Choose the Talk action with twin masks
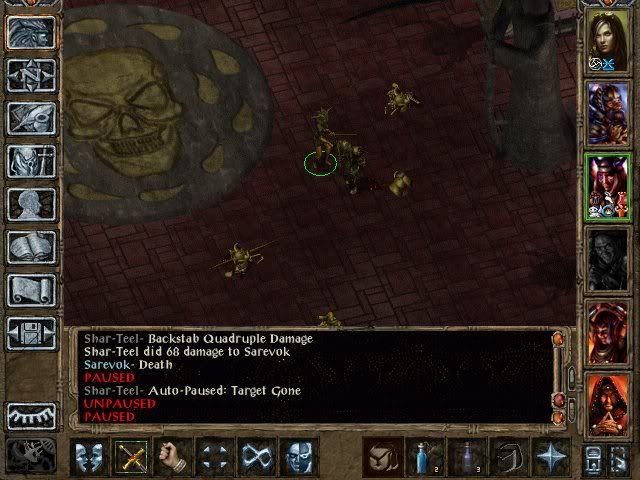Image resolution: width=640 pixels, height=480 pixels. point(90,456)
